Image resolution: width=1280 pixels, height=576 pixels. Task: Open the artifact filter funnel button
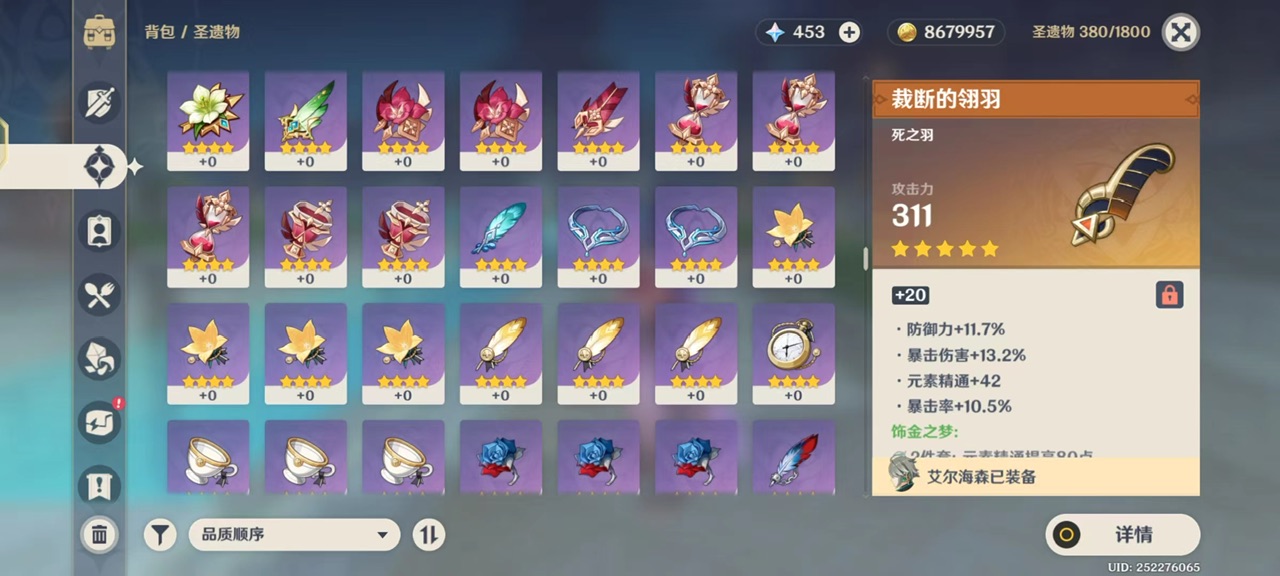pyautogui.click(x=160, y=535)
